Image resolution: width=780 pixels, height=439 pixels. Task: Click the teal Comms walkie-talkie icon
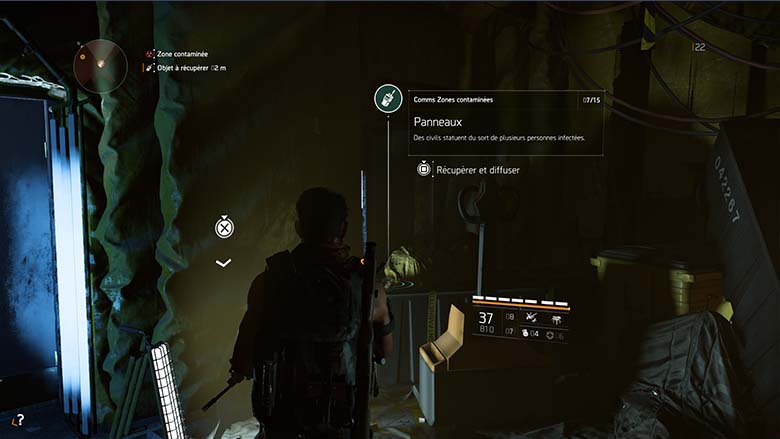[x=388, y=98]
